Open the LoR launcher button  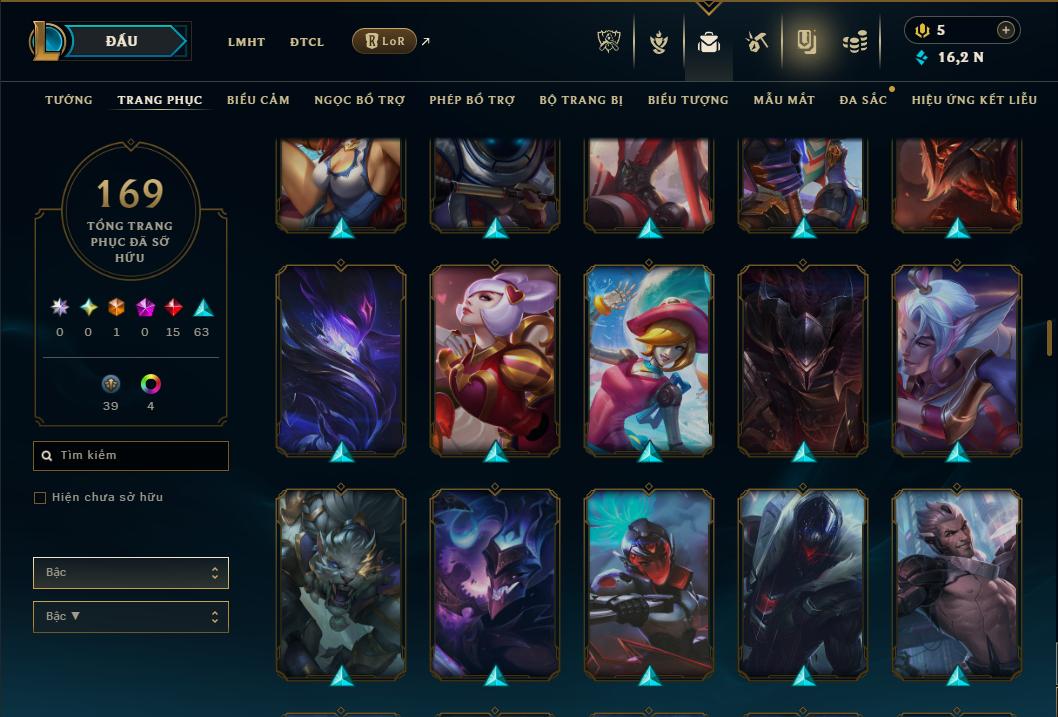click(384, 41)
